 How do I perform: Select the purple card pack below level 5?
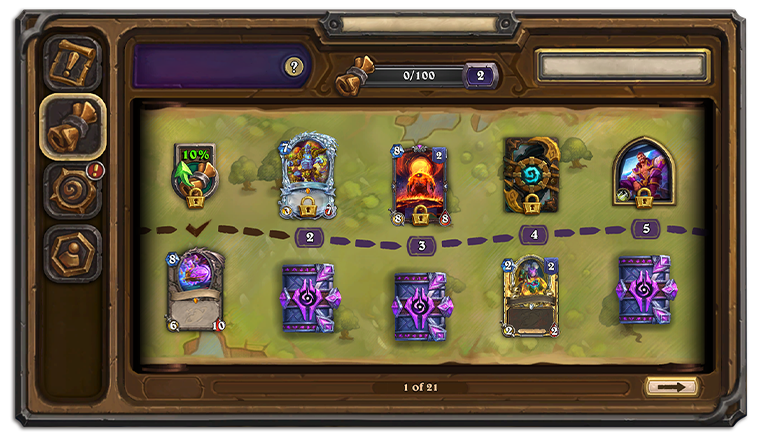[644, 290]
